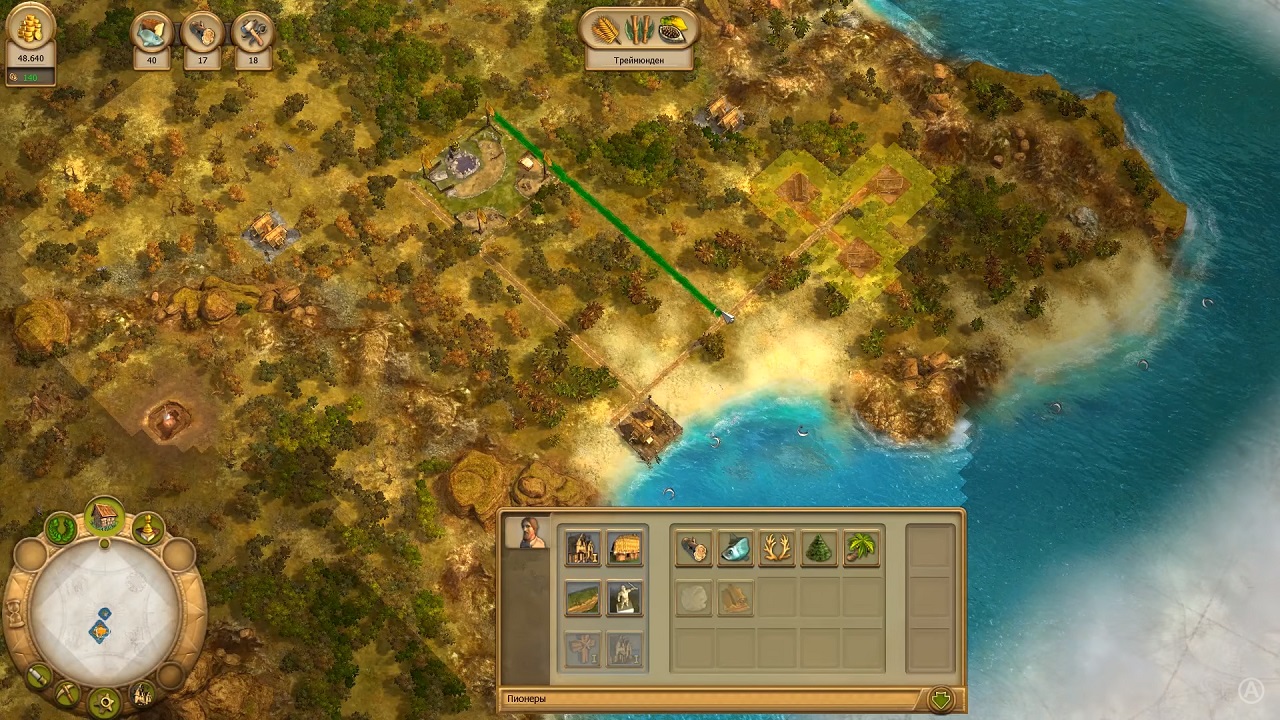Pick the antlers hunting lodge icon

tap(777, 548)
